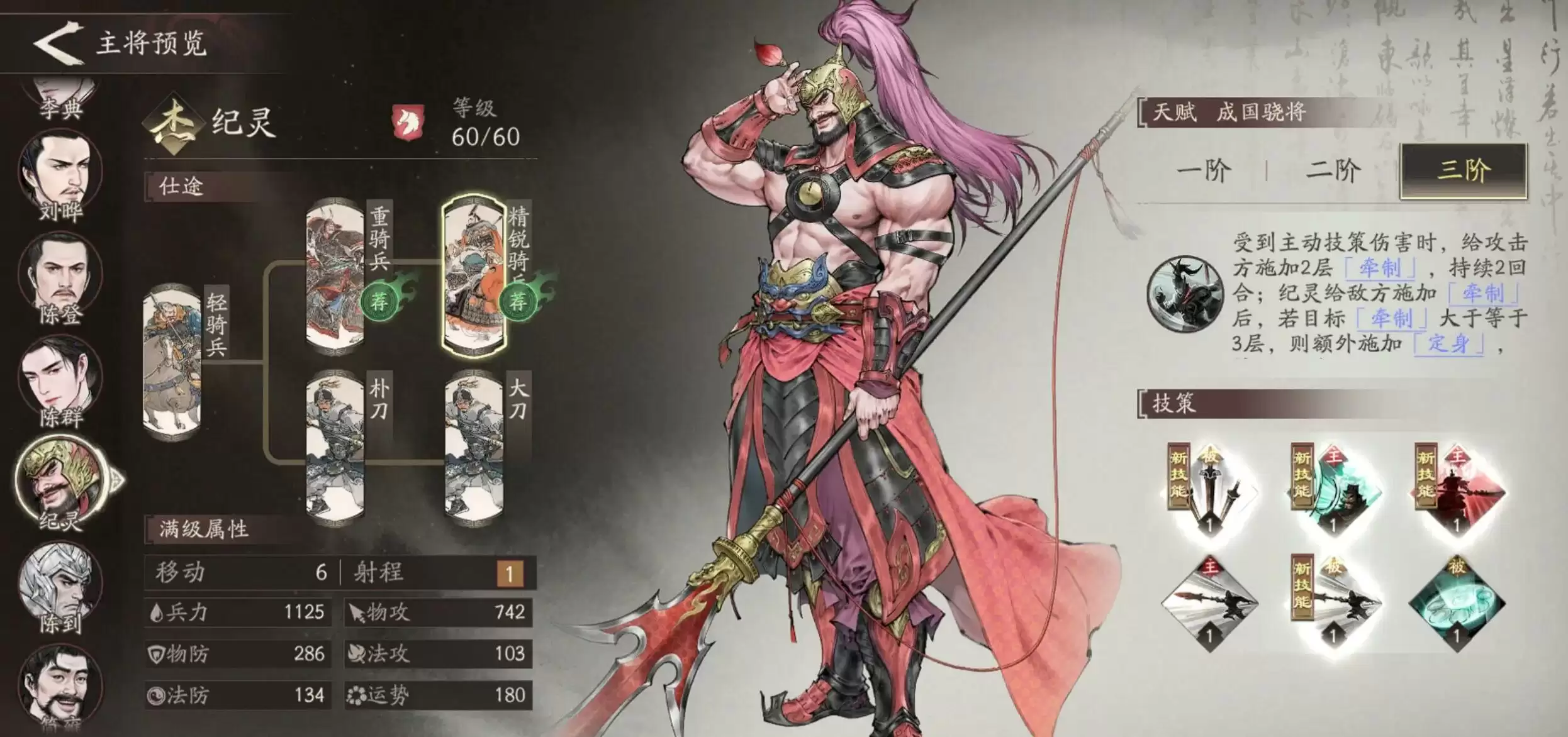Click the 牵制 keyword link in talent text
The image size is (1568, 737).
(1380, 269)
